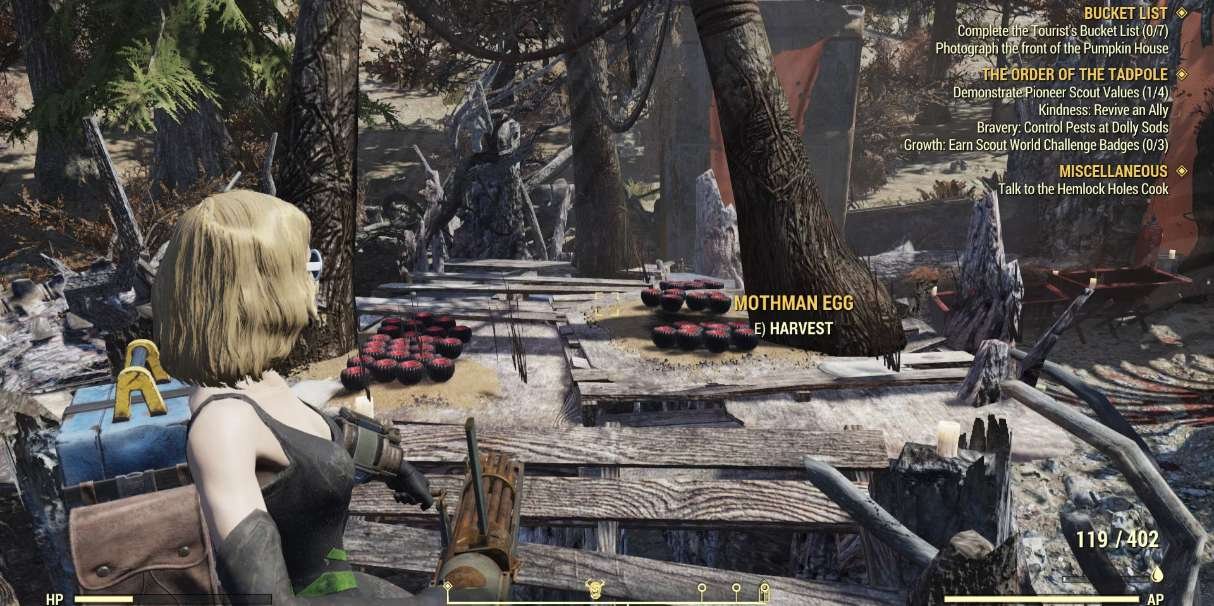Select the Miscellaneous quest category
The width and height of the screenshot is (1214, 606).
(1113, 171)
